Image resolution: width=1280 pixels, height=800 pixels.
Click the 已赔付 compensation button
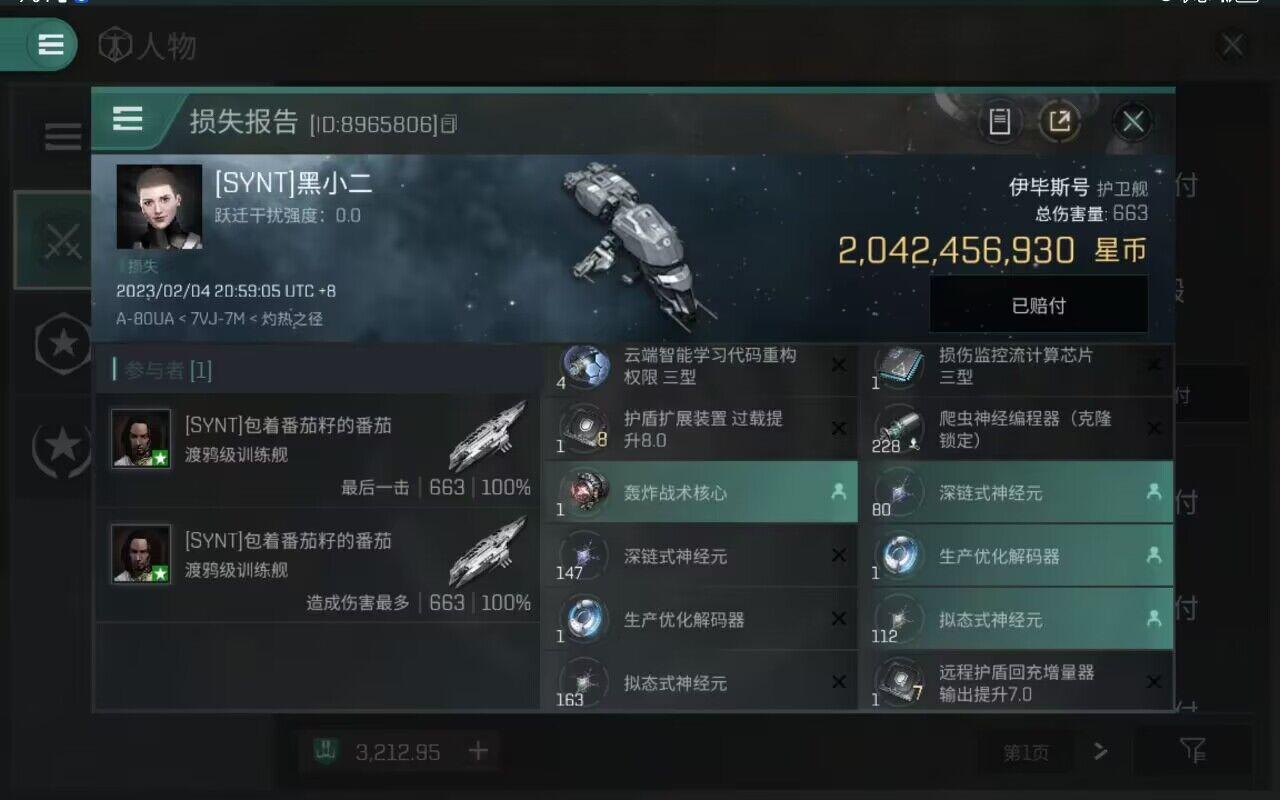1037,304
